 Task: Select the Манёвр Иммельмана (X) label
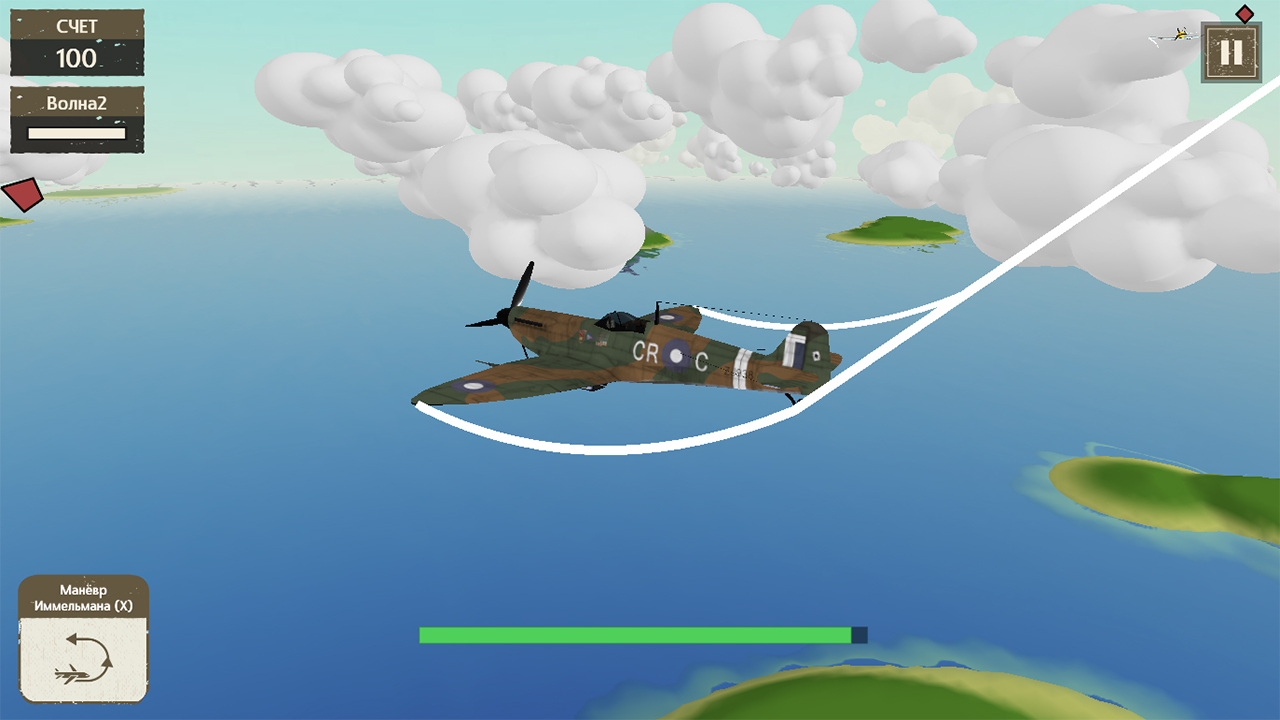click(x=84, y=598)
